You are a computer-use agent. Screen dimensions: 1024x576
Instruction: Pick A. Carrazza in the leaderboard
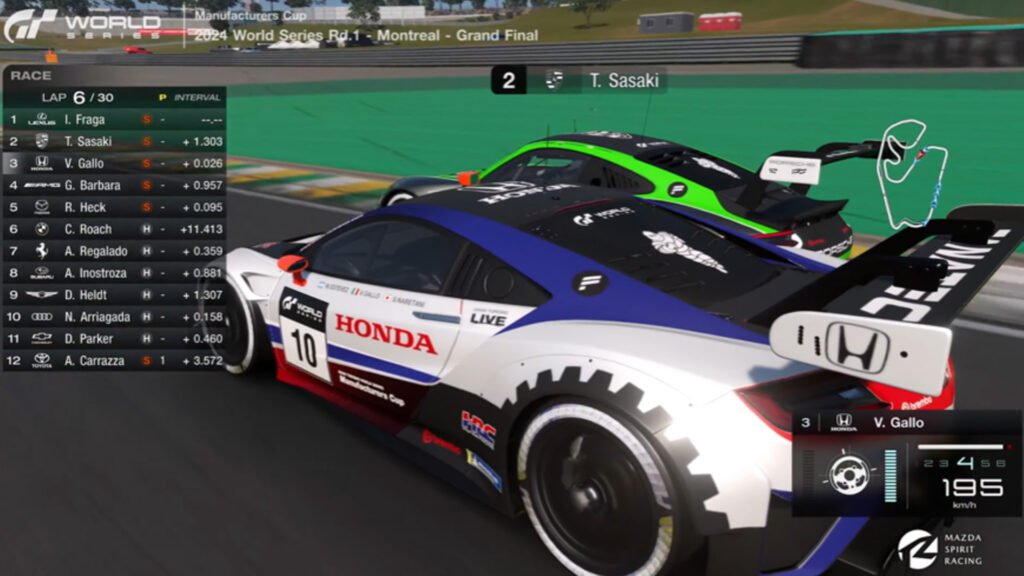pyautogui.click(x=114, y=360)
